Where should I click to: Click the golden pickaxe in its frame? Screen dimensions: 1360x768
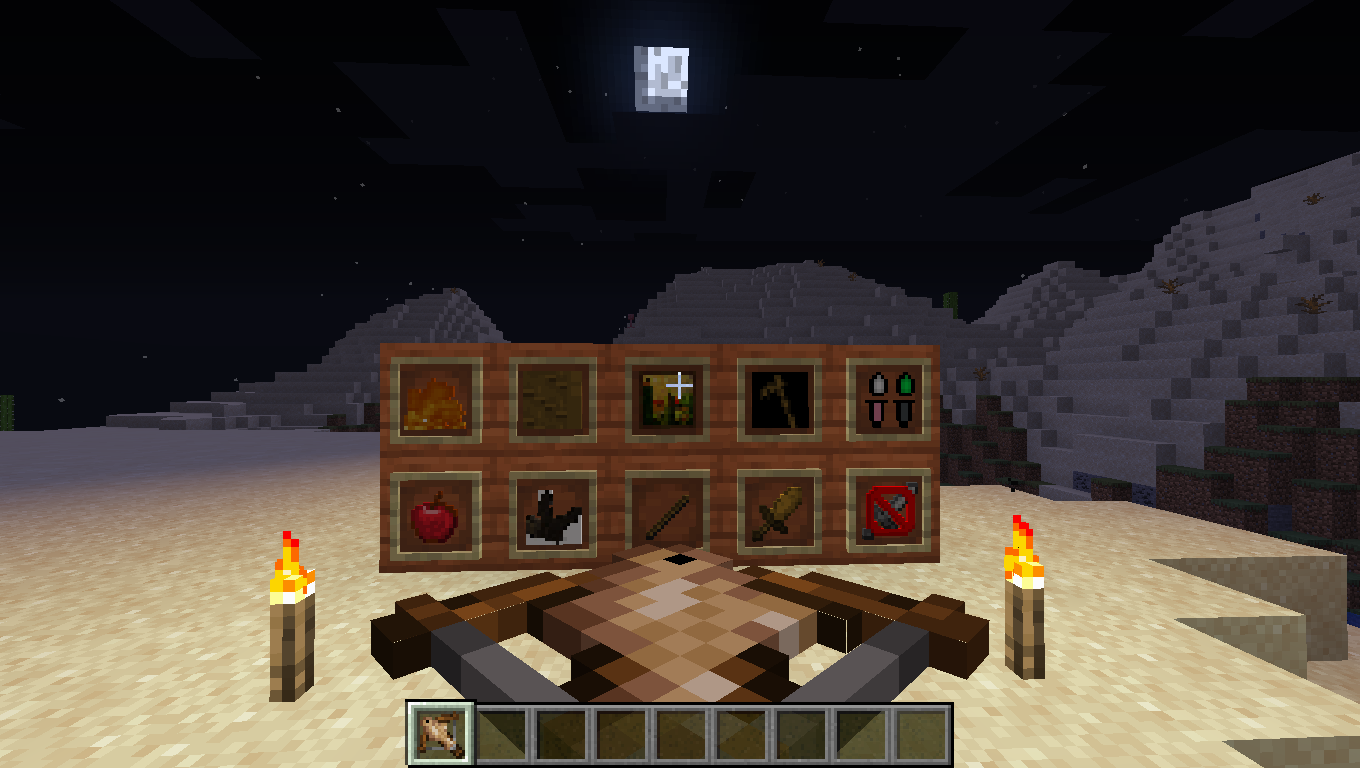point(778,398)
